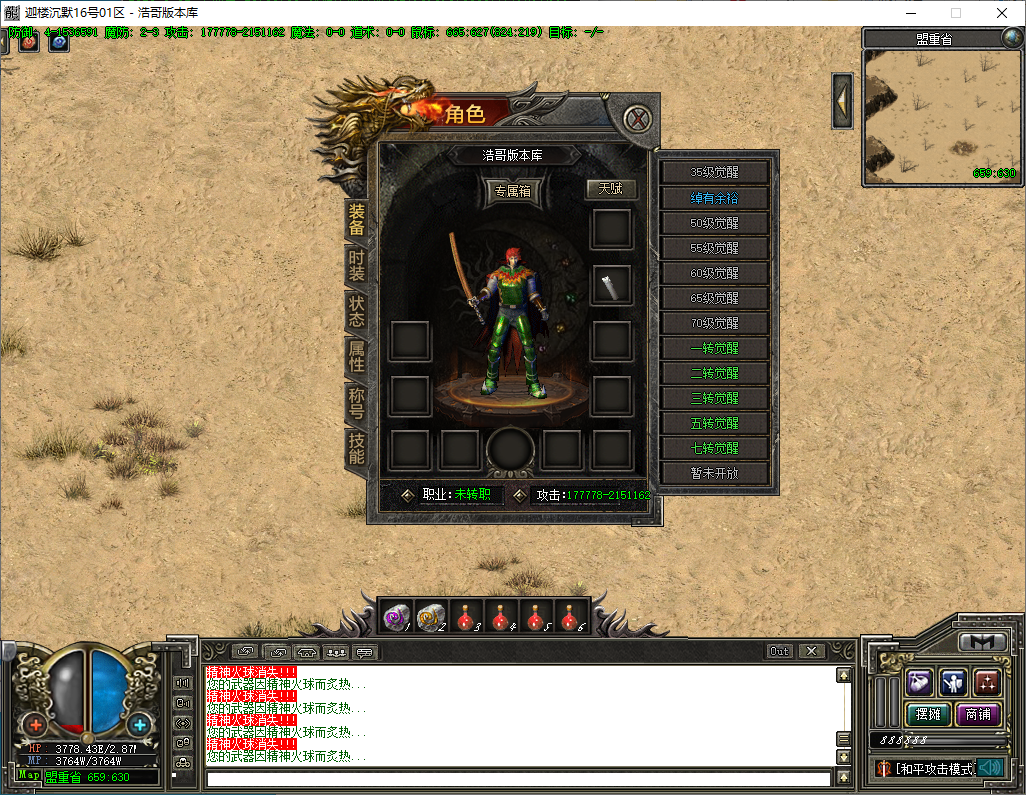
Task: Switch to the 技能 skills tab
Action: [356, 448]
